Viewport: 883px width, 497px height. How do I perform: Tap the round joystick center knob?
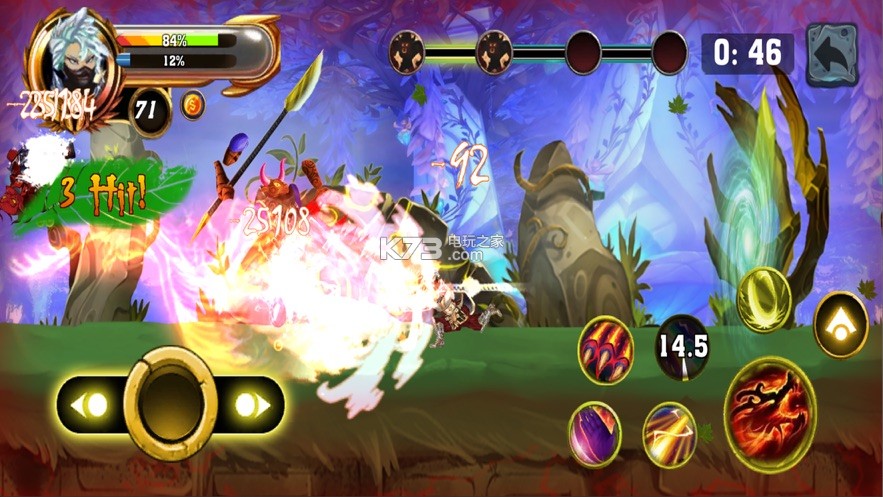click(x=170, y=402)
